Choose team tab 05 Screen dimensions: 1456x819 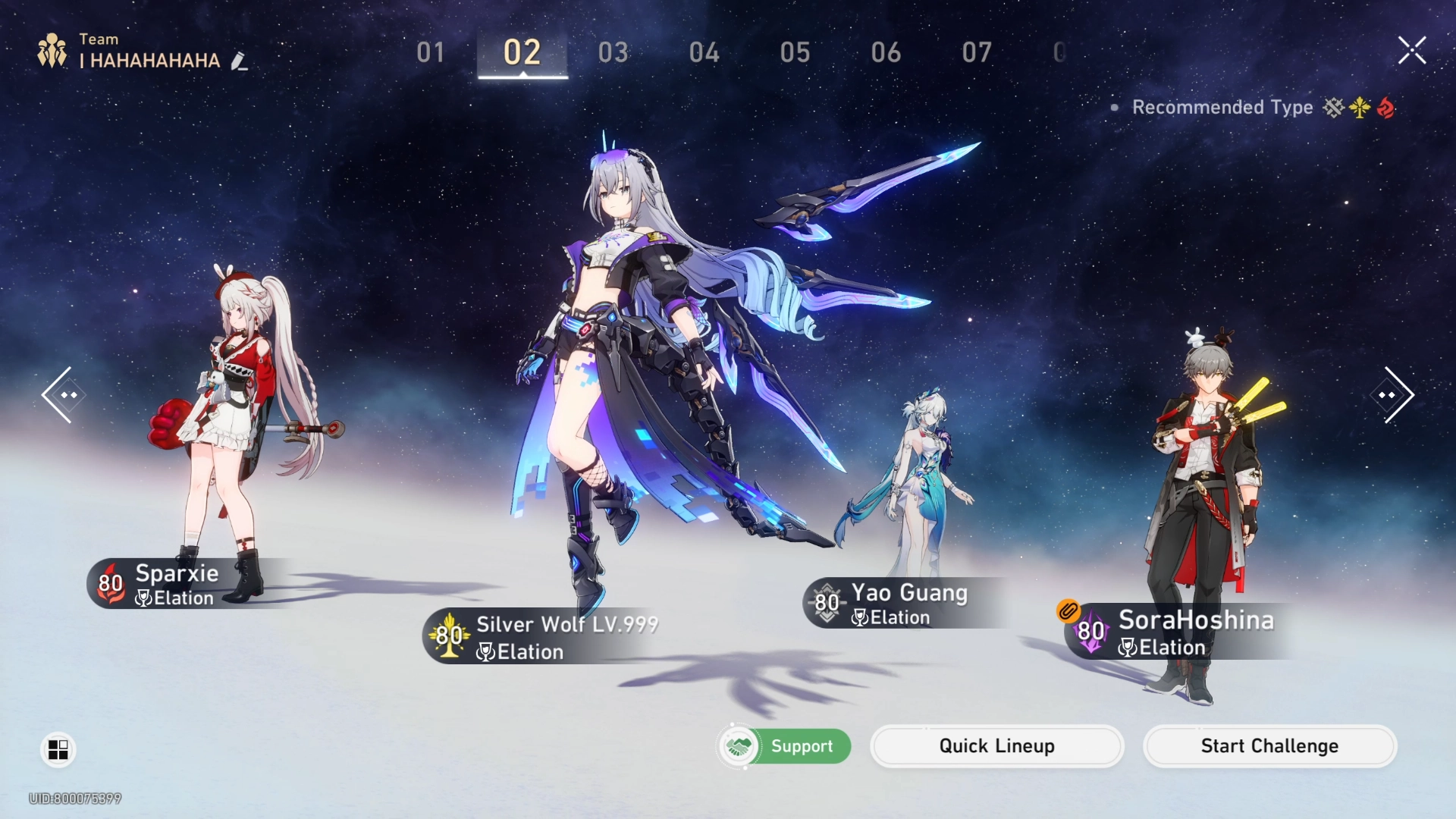click(795, 52)
